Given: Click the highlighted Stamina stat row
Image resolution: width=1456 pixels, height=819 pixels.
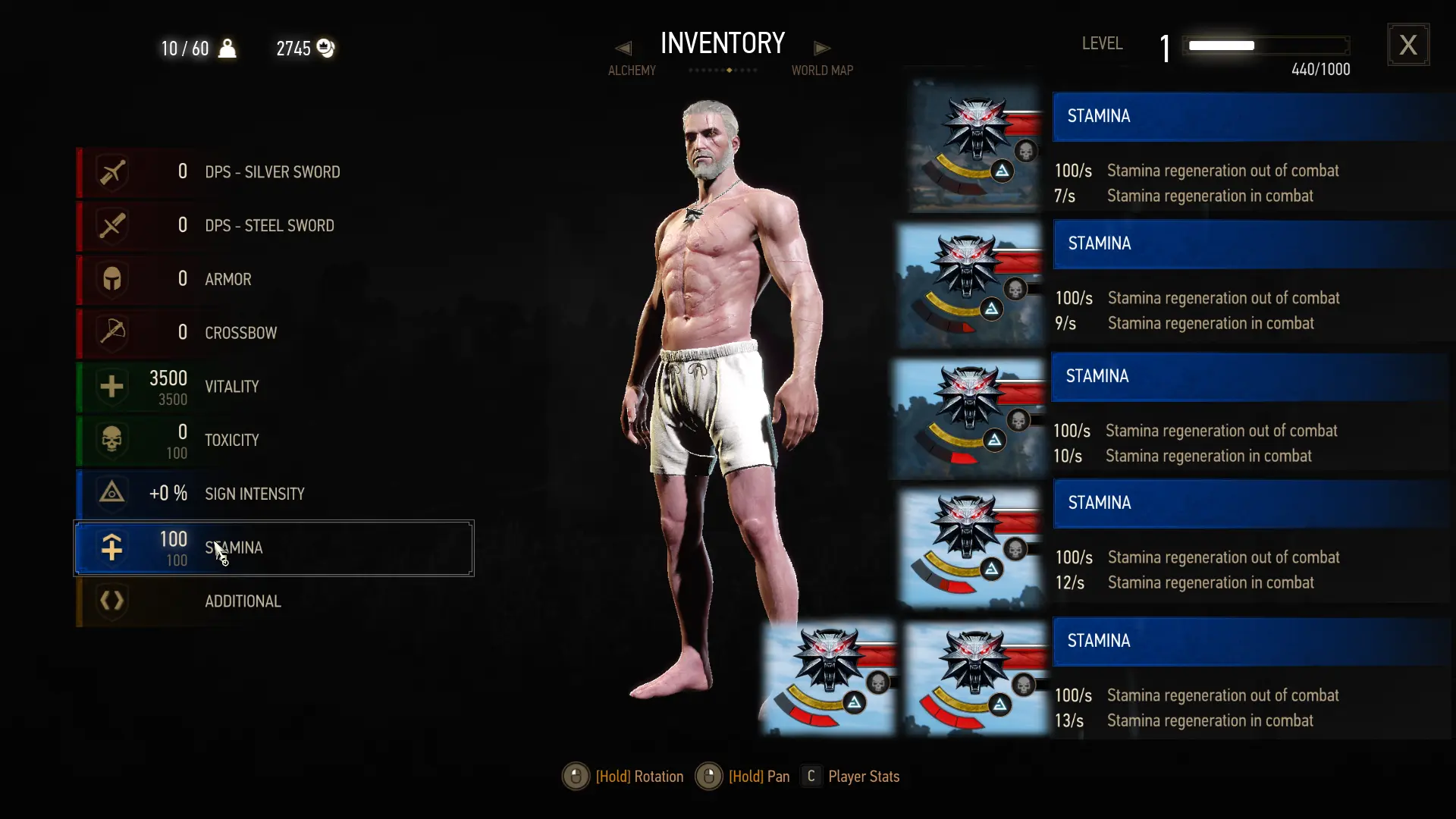Looking at the screenshot, I should 273,548.
